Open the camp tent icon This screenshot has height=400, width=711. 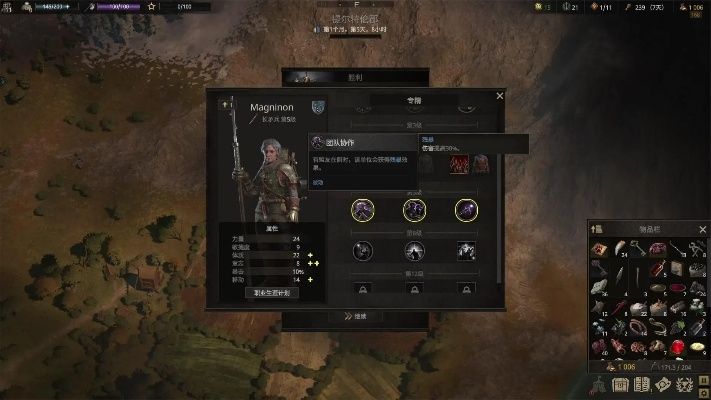click(597, 385)
